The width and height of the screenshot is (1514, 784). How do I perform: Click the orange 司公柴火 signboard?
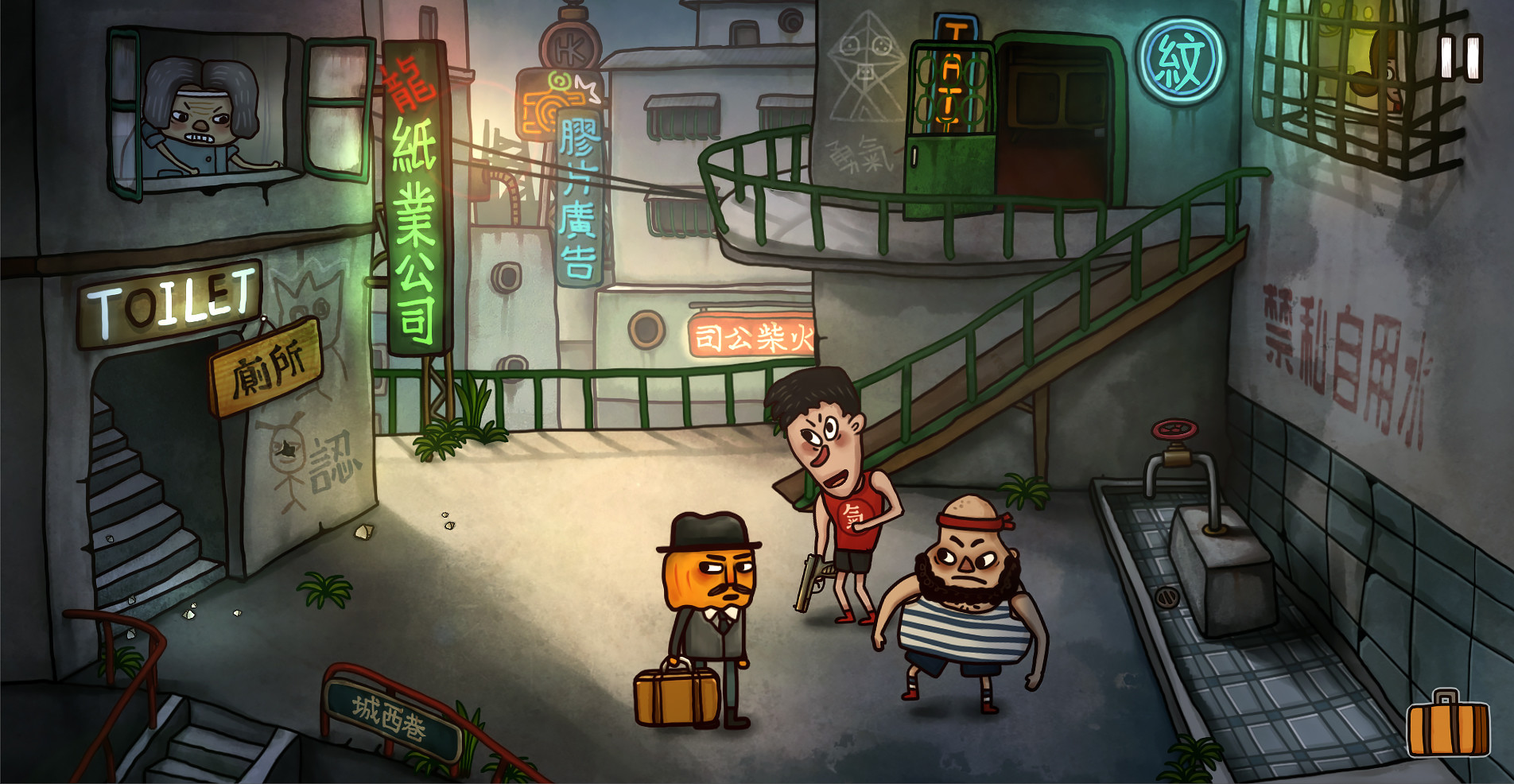pos(753,337)
